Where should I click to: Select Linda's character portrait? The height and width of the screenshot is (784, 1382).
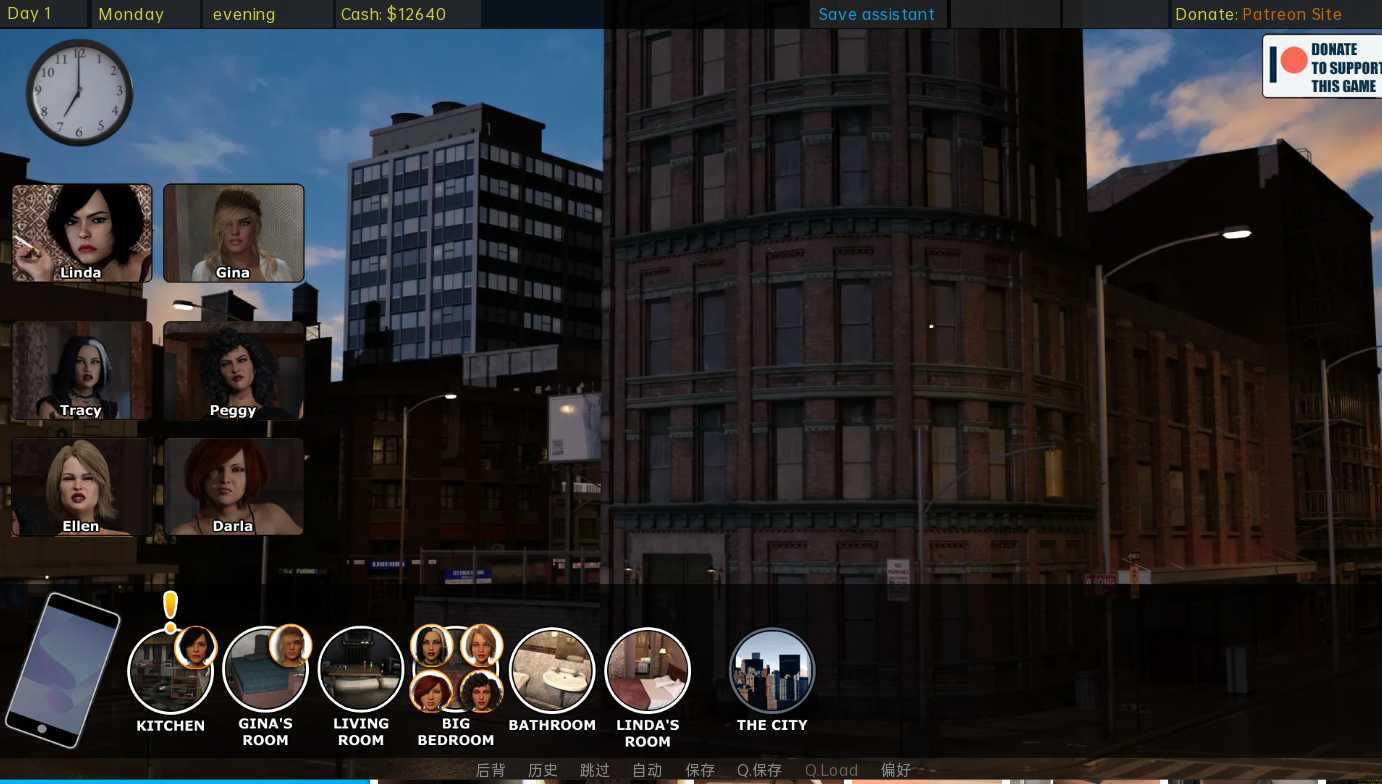(x=82, y=233)
